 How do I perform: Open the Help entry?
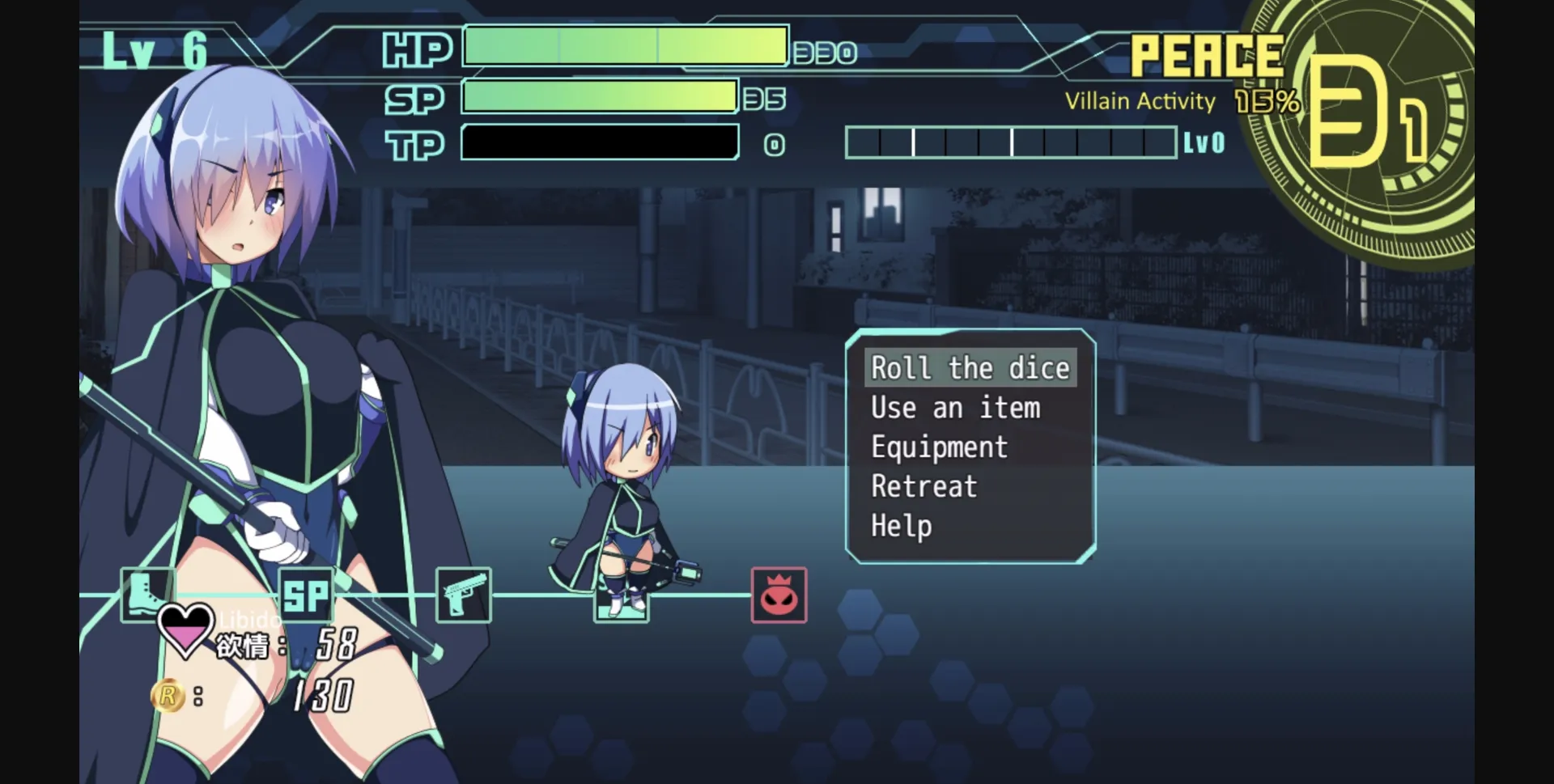click(x=901, y=526)
